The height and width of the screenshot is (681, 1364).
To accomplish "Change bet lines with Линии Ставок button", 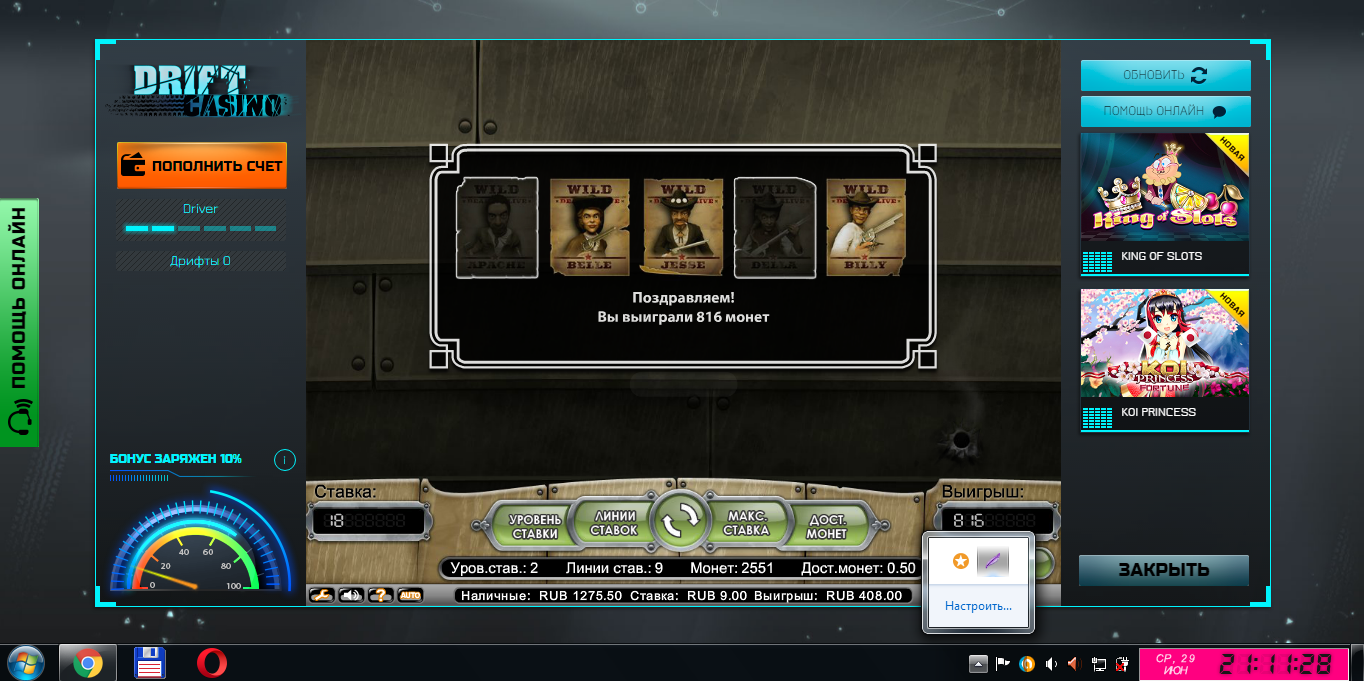I will [x=613, y=523].
